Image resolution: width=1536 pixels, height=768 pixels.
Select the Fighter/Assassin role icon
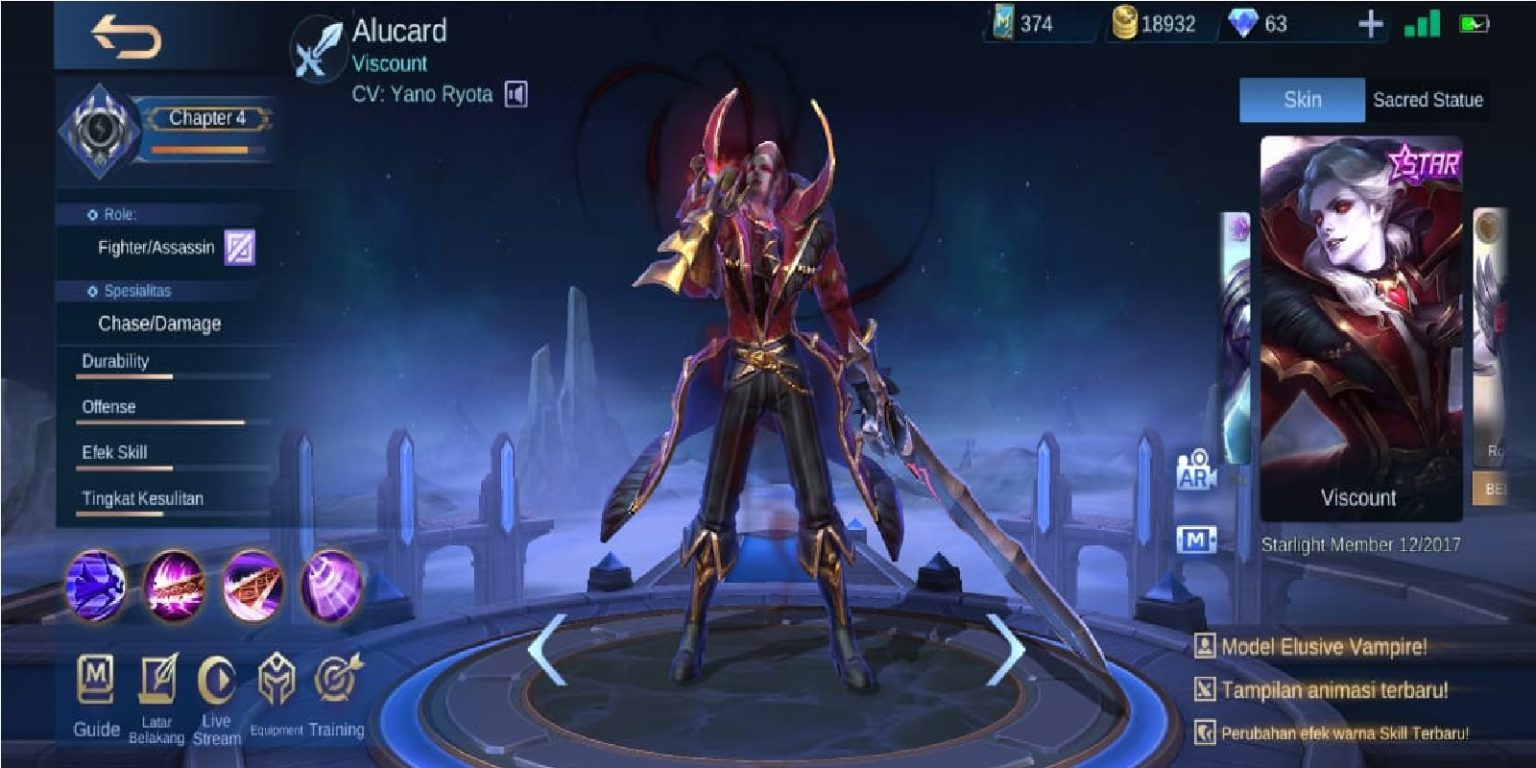click(241, 246)
